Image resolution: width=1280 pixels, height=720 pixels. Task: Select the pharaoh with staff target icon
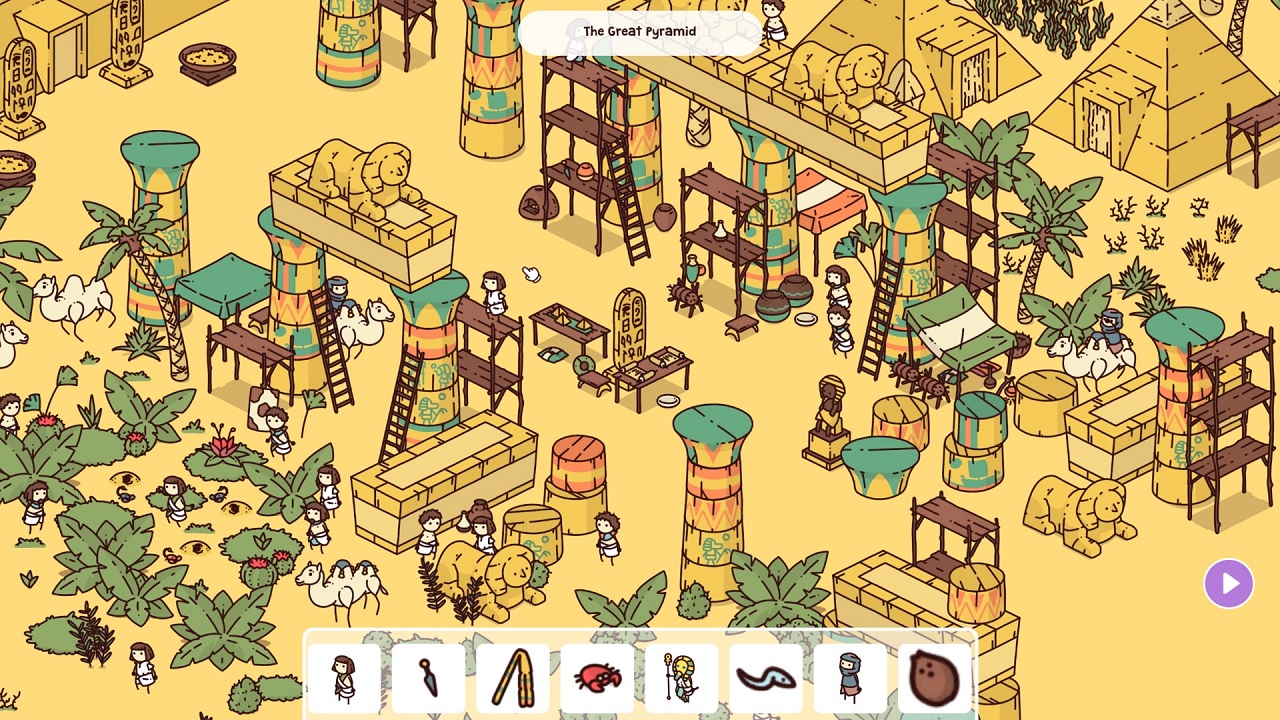pyautogui.click(x=681, y=678)
